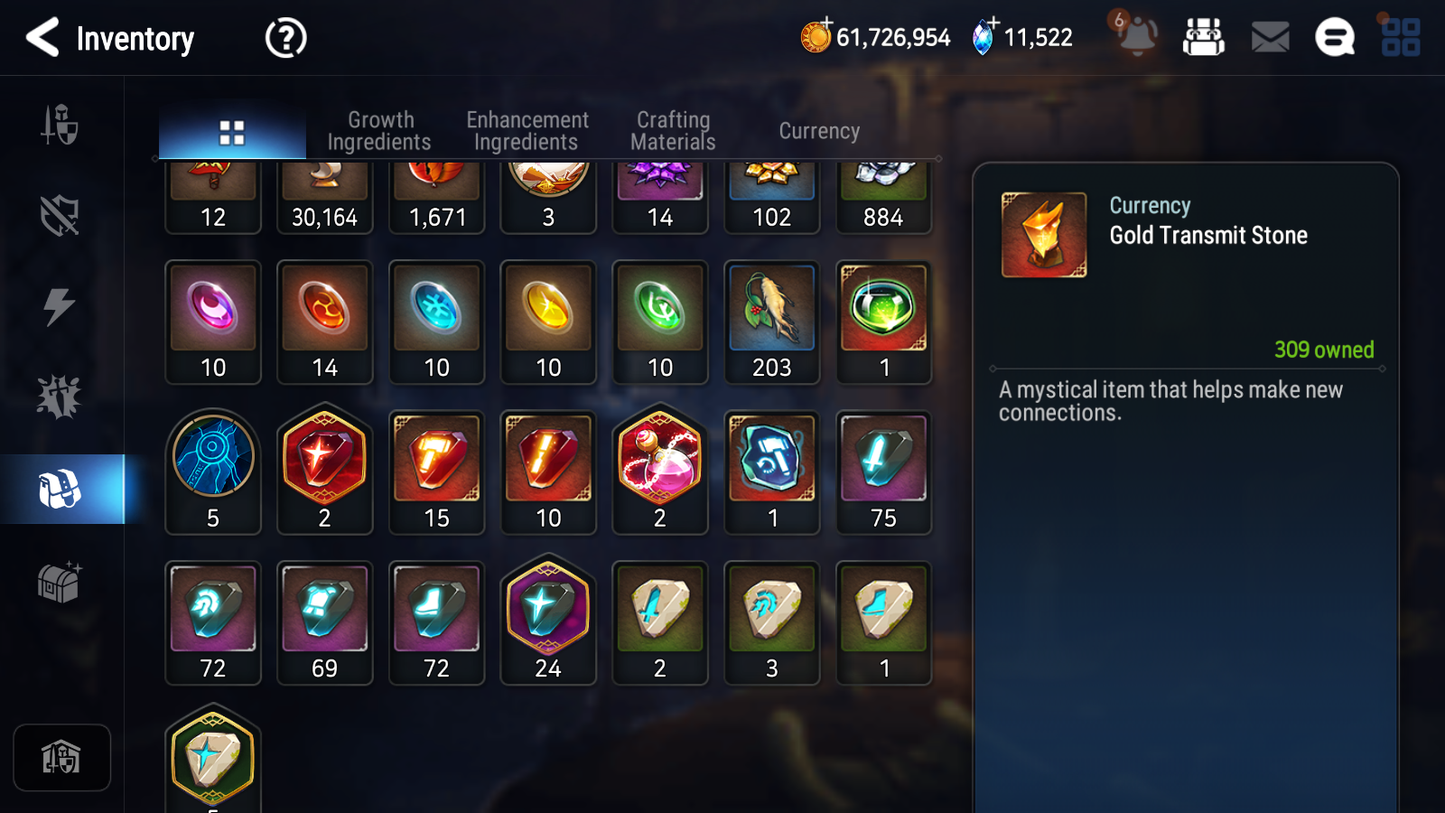This screenshot has height=813, width=1445.
Task: Open the lightning bolt sidebar category
Action: click(x=60, y=306)
